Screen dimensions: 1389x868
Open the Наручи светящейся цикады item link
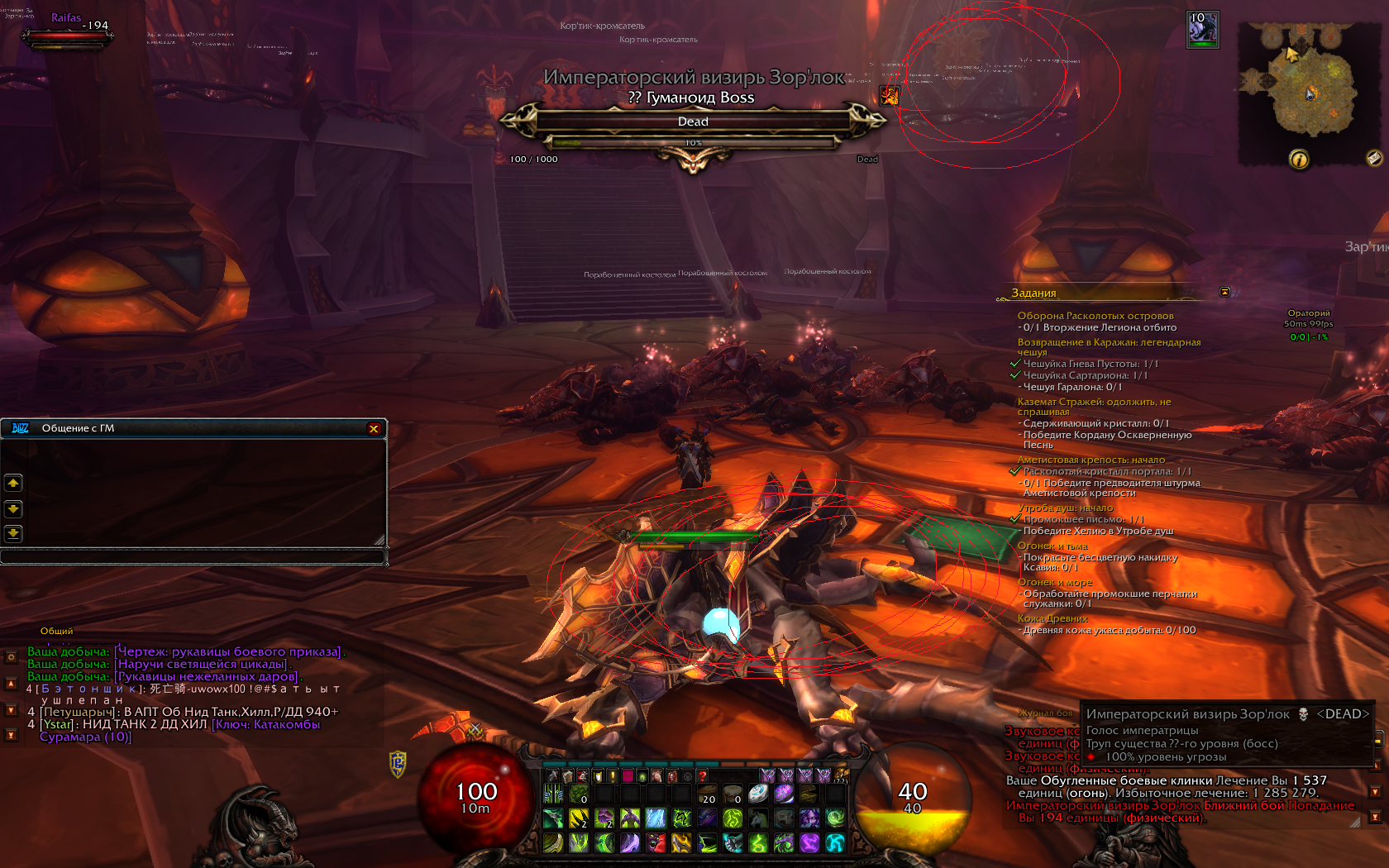[x=203, y=664]
